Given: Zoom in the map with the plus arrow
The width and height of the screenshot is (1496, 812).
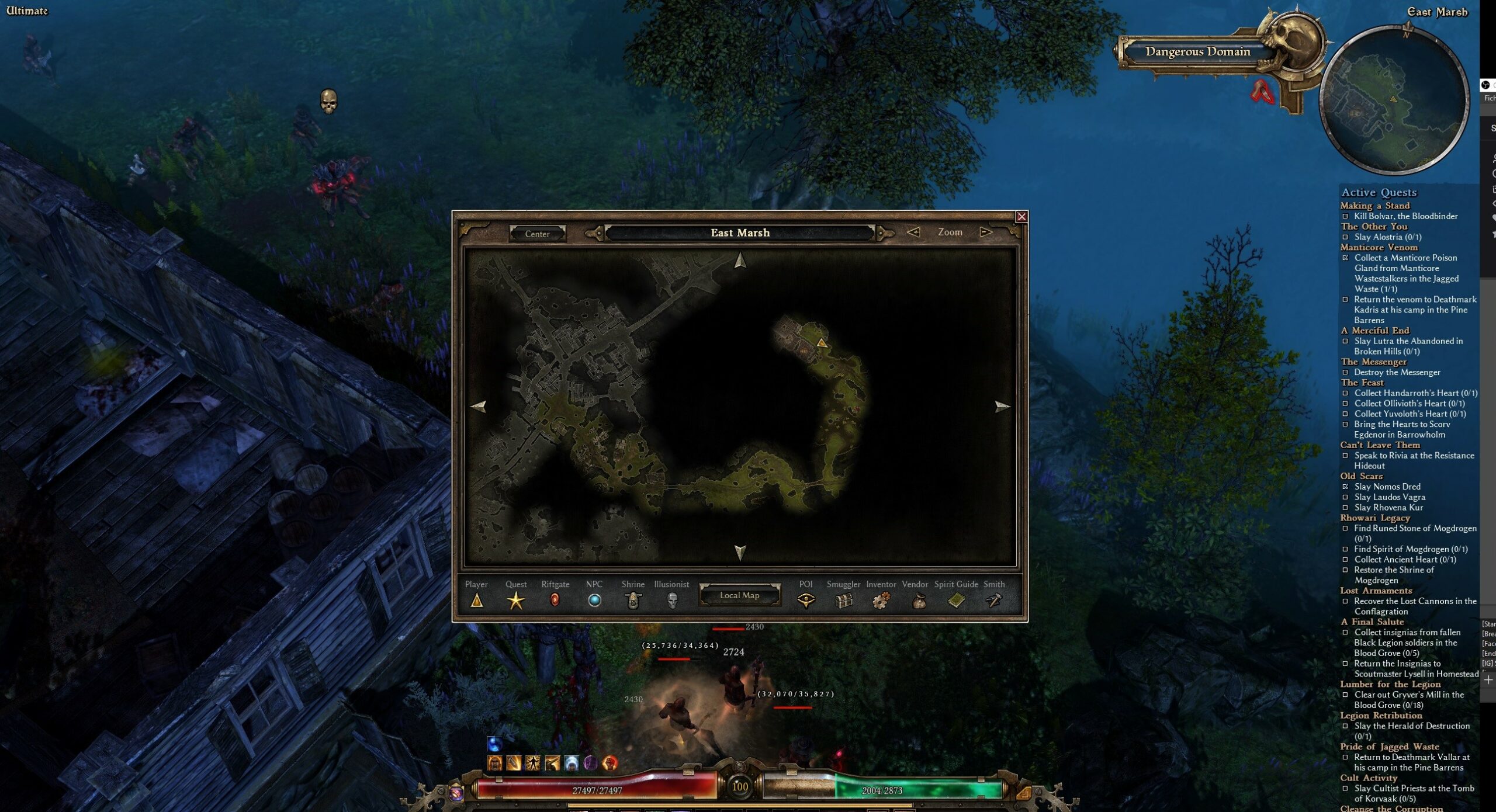Looking at the screenshot, I should pyautogui.click(x=986, y=232).
